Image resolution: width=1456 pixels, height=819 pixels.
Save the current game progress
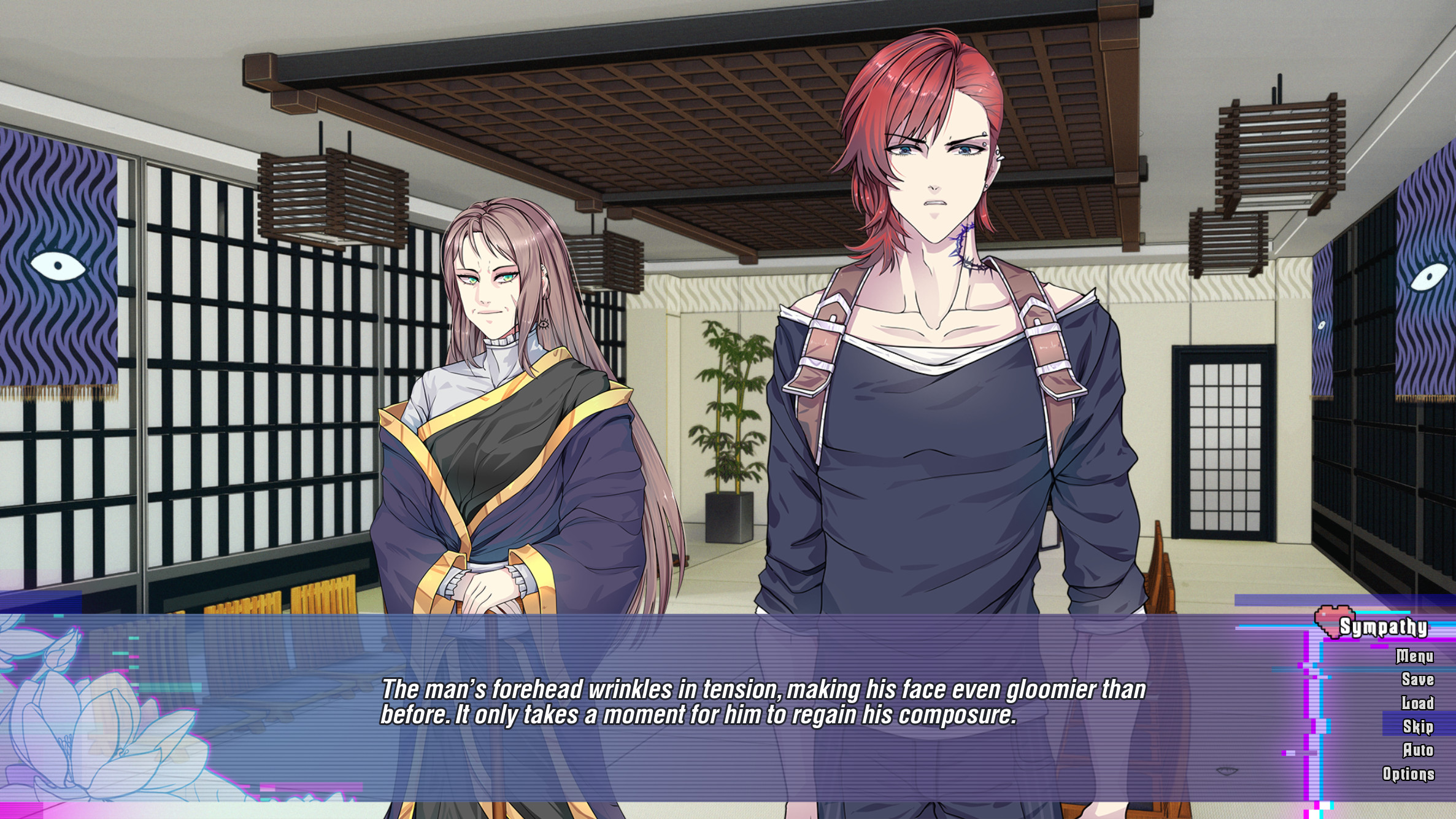point(1417,680)
